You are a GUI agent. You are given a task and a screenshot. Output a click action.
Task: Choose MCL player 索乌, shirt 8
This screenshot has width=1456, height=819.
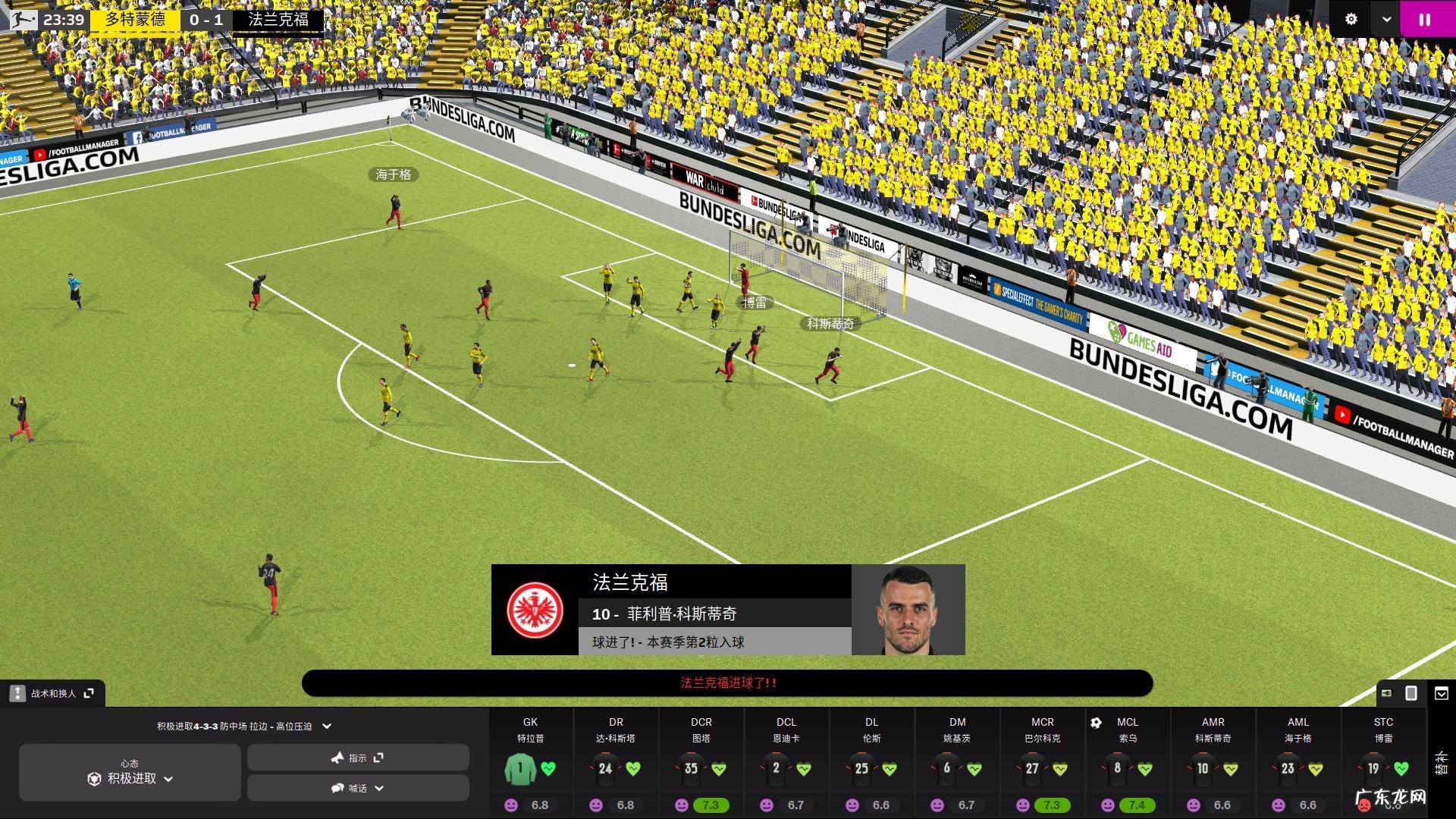[1117, 768]
